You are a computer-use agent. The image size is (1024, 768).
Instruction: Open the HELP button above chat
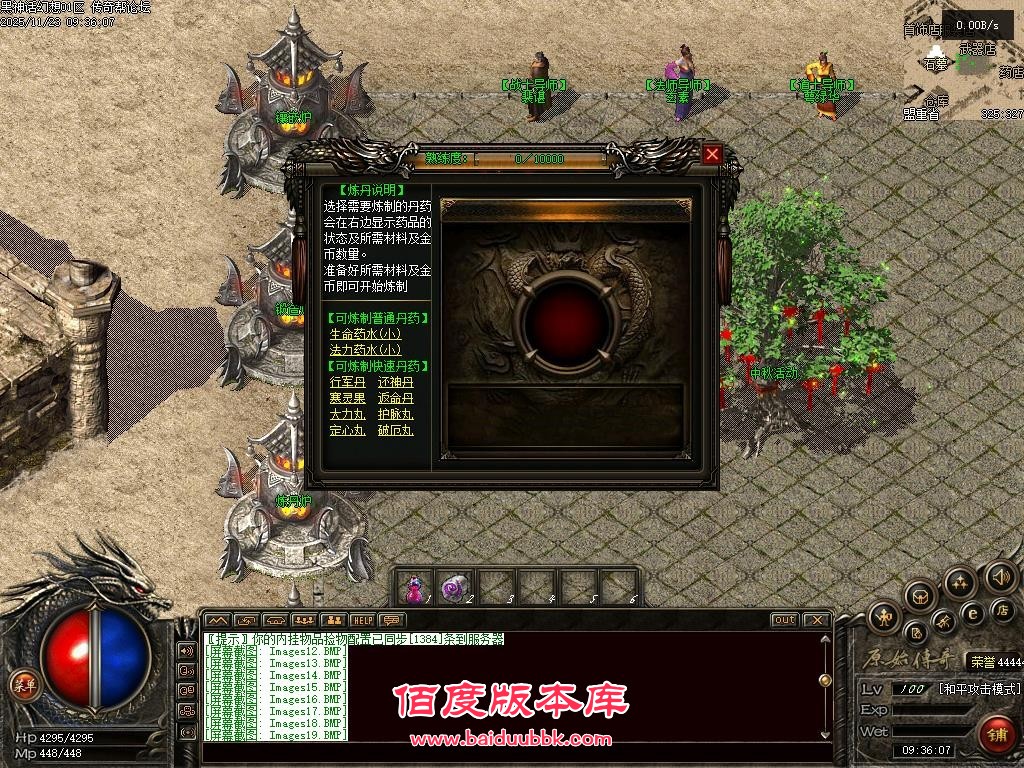tap(362, 620)
